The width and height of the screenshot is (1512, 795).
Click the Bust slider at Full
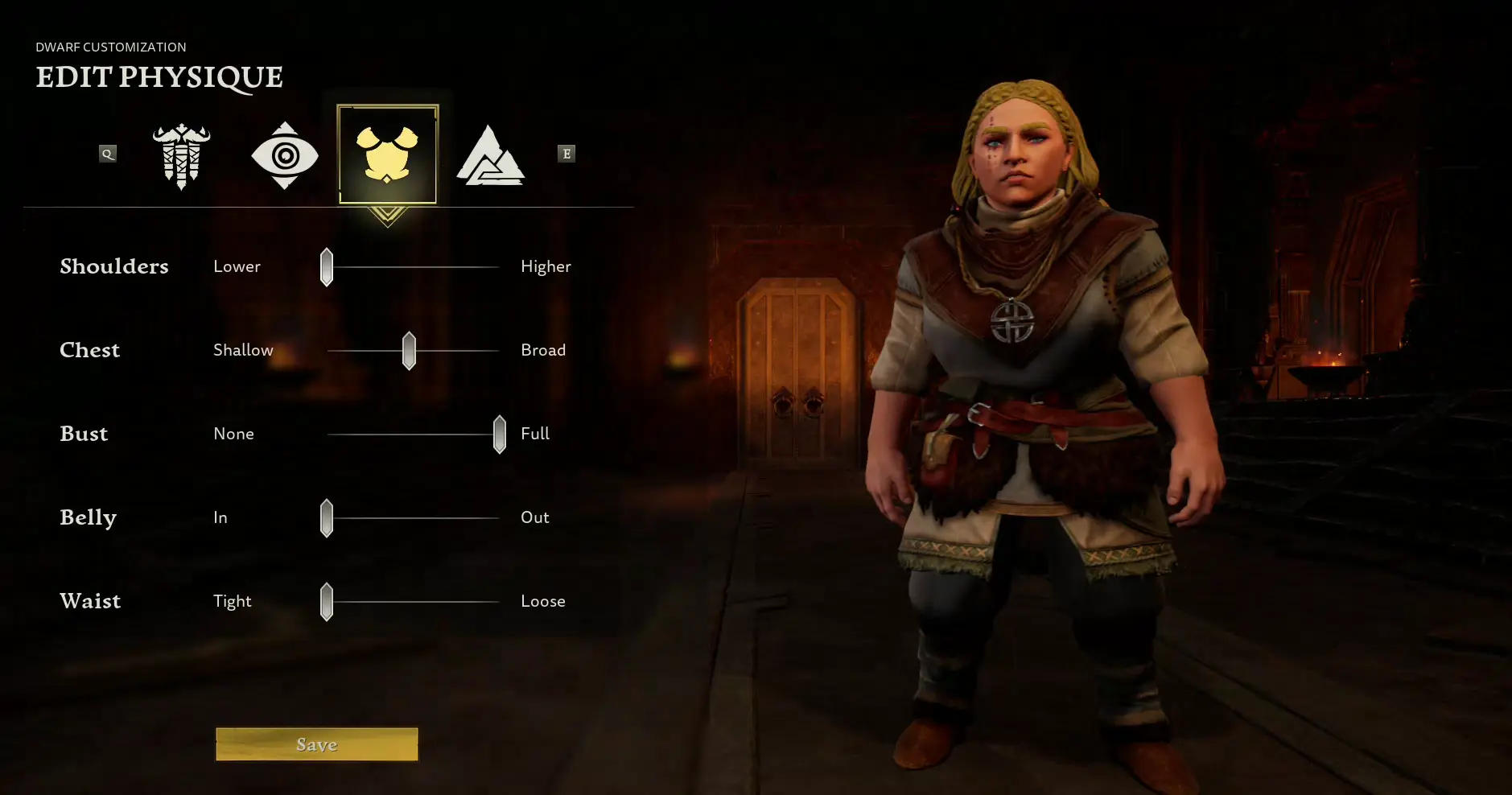[499, 434]
